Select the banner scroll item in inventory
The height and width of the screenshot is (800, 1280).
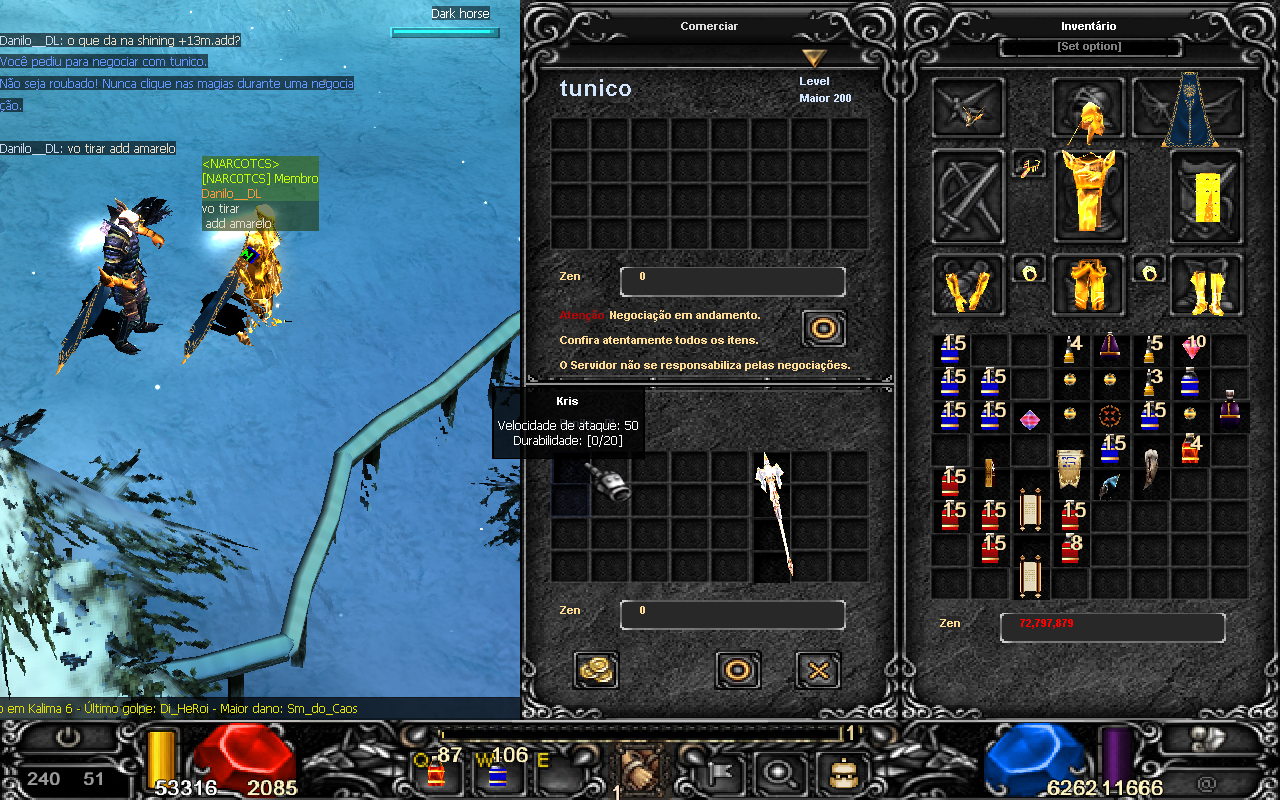(x=1069, y=467)
